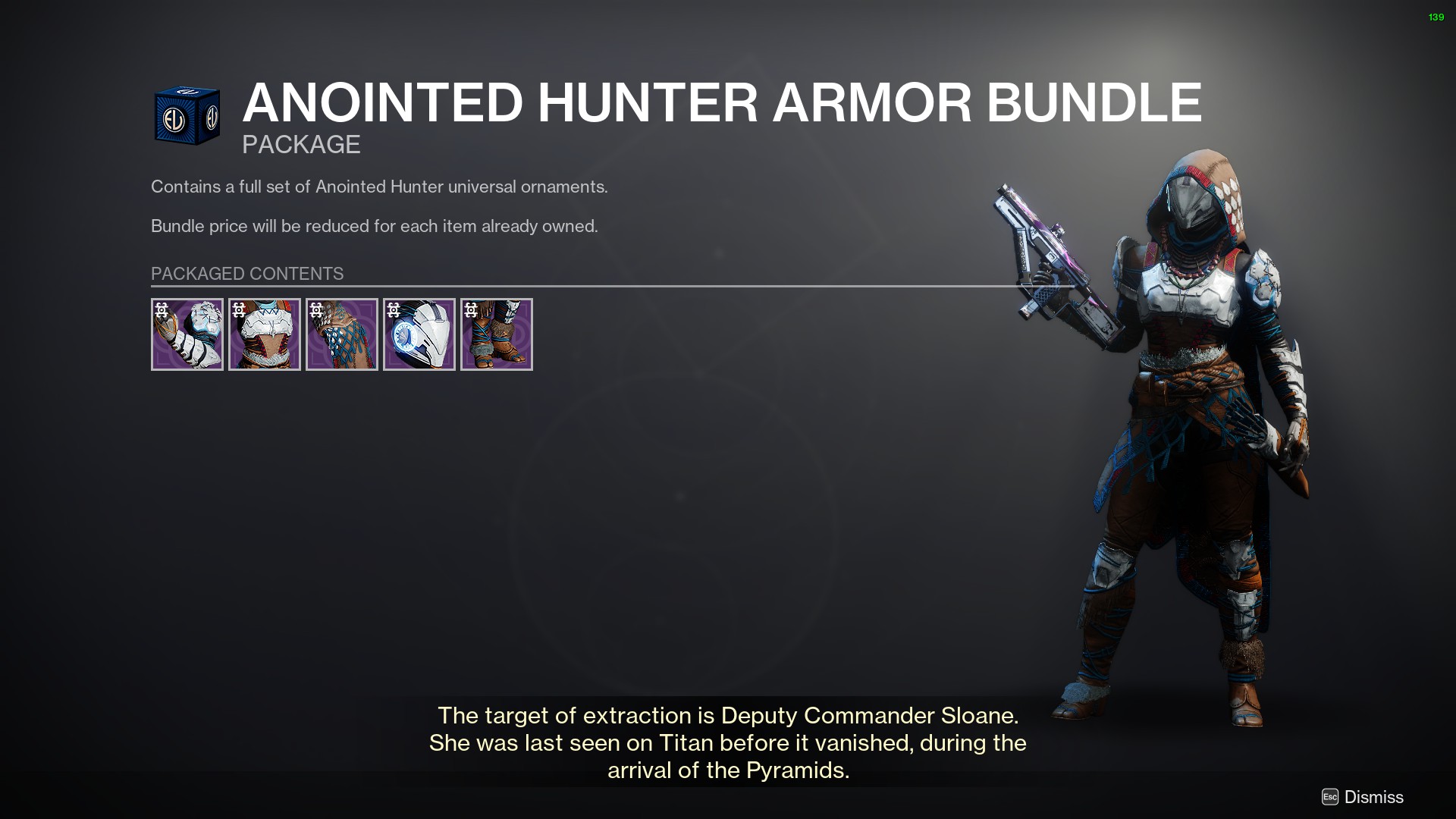The width and height of the screenshot is (1456, 819).
Task: Click the ornament badge on the chest thumbnail
Action: 238,309
